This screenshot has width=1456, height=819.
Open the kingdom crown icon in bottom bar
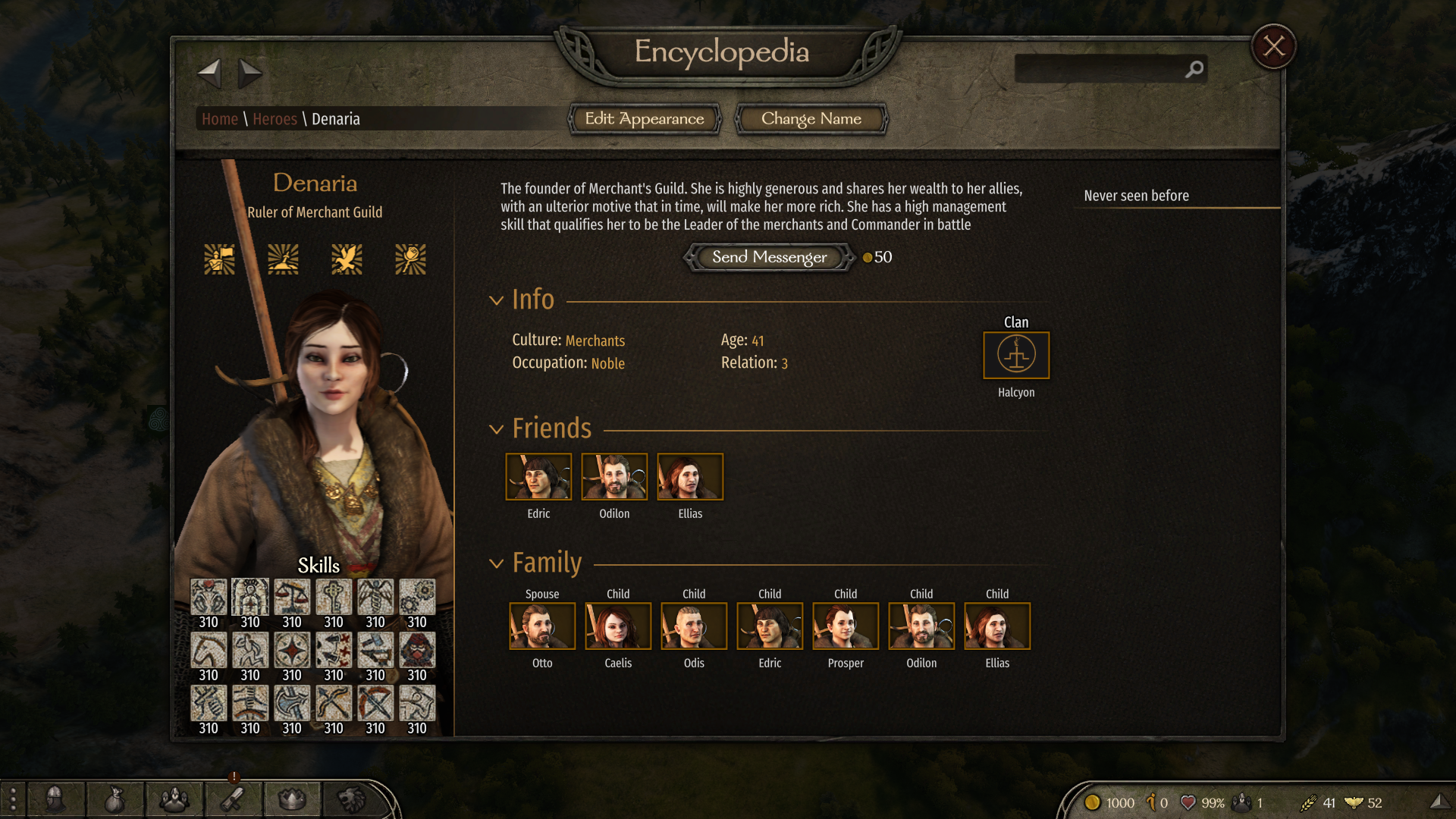[292, 799]
